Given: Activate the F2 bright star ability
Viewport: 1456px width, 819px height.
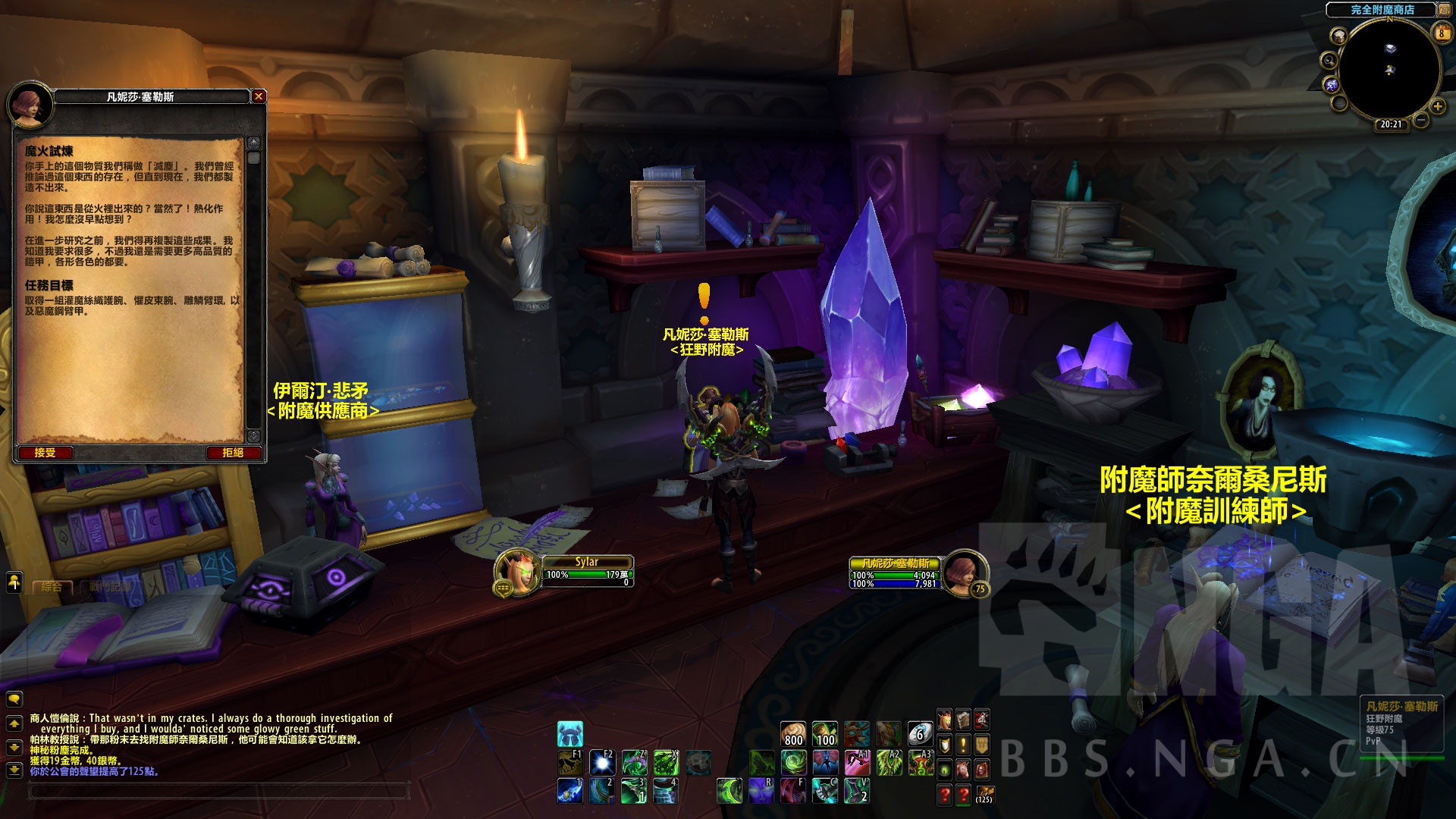Looking at the screenshot, I should point(602,761).
